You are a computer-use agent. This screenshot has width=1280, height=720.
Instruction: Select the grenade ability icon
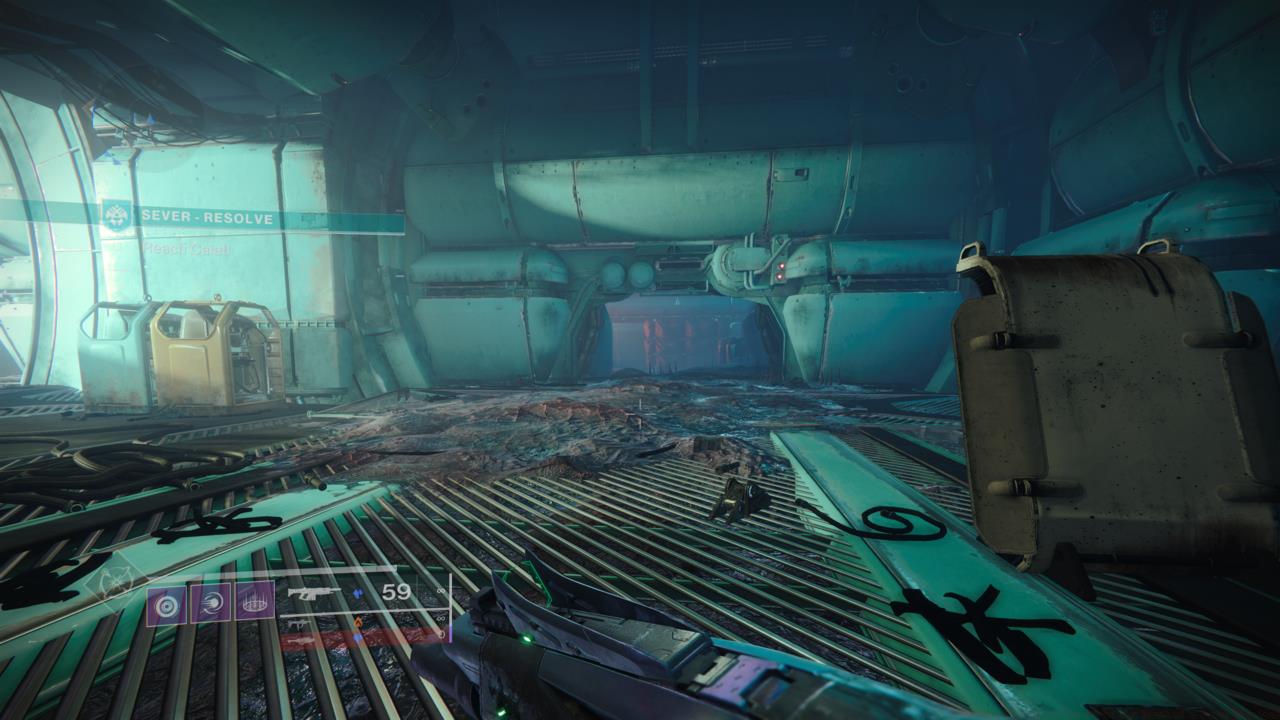[x=167, y=605]
